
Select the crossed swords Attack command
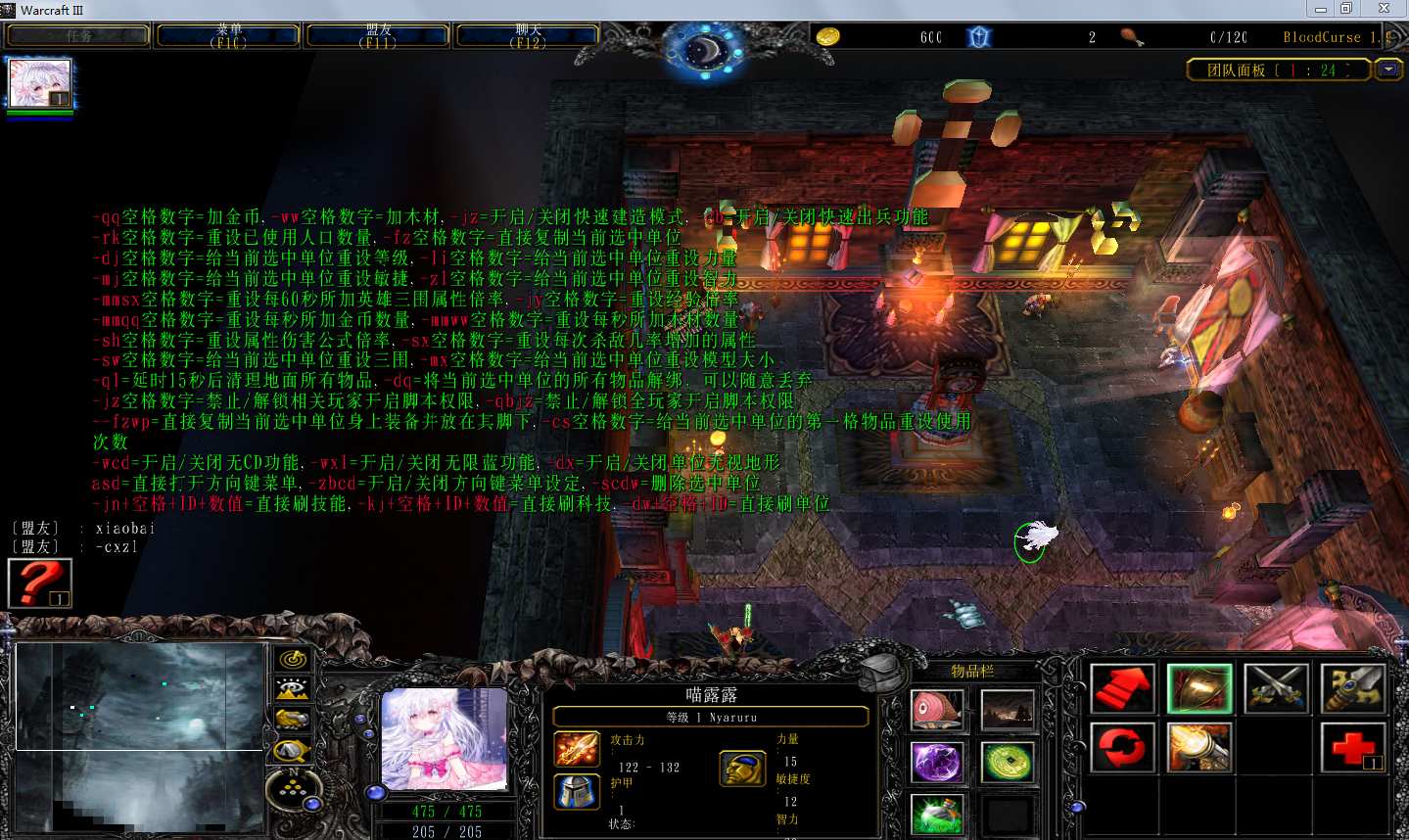click(1276, 688)
